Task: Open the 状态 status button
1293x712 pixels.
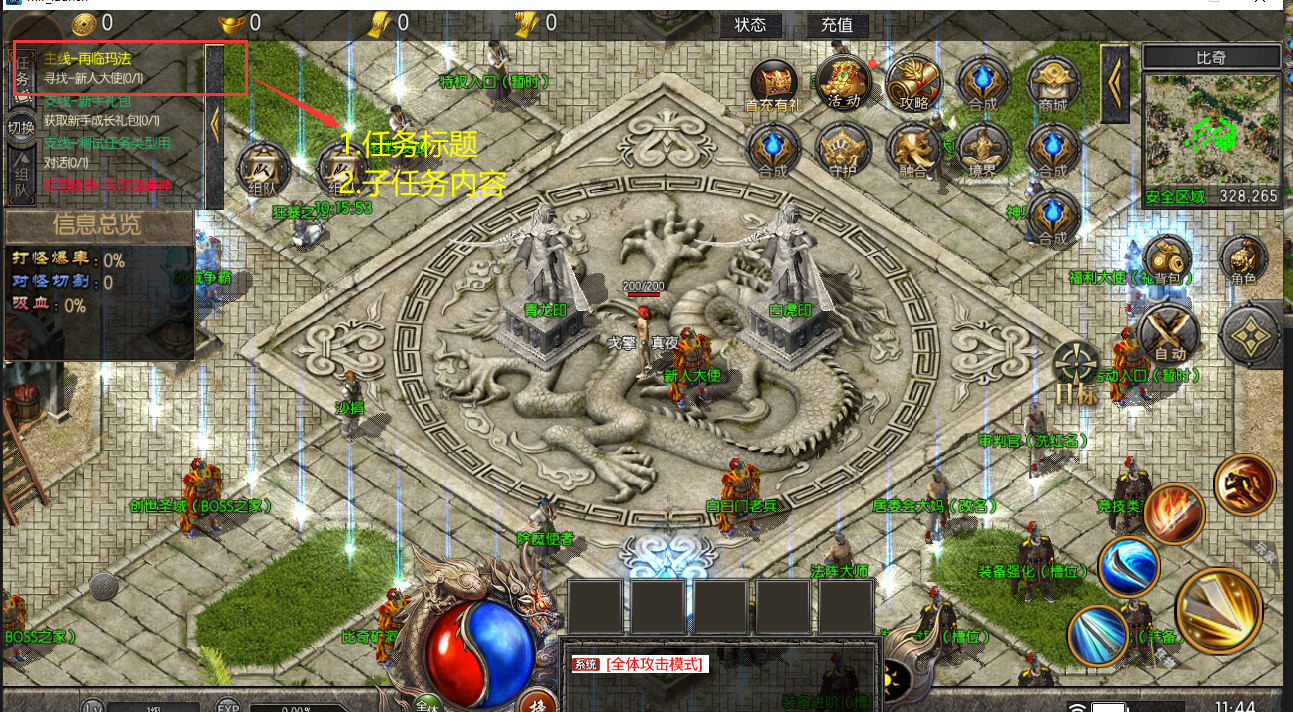Action: point(750,25)
